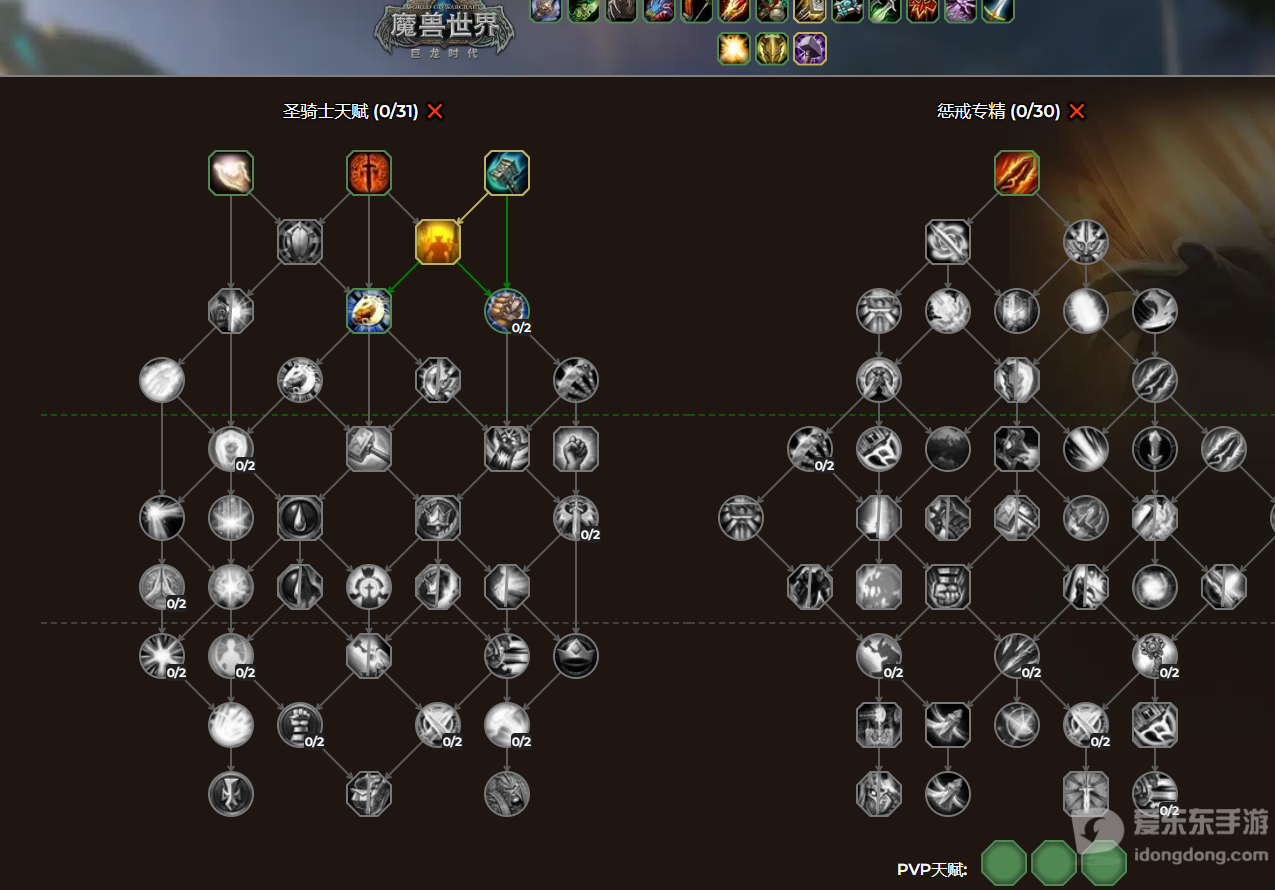
Task: Add a point to the colored fist talent
Action: (507, 311)
